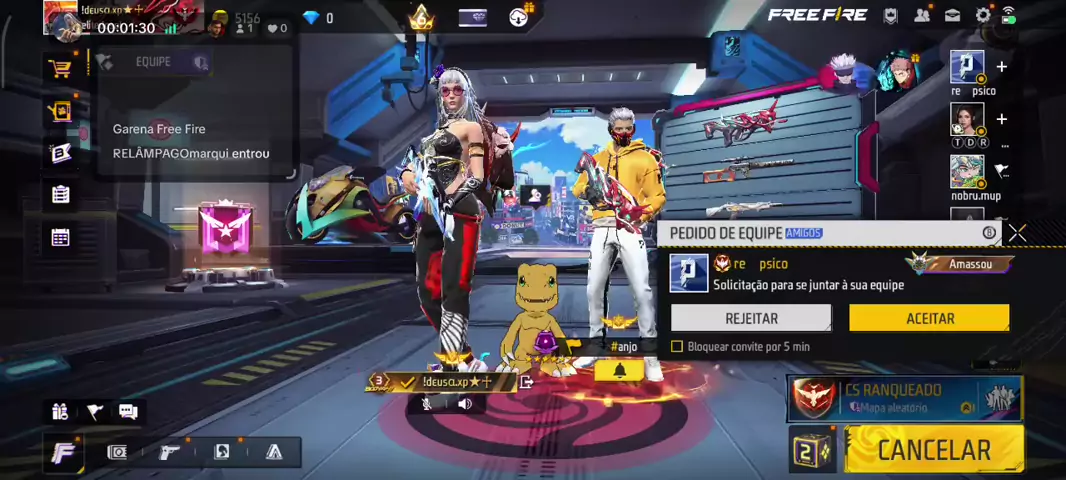Open the clipboard missions icon

coord(60,195)
